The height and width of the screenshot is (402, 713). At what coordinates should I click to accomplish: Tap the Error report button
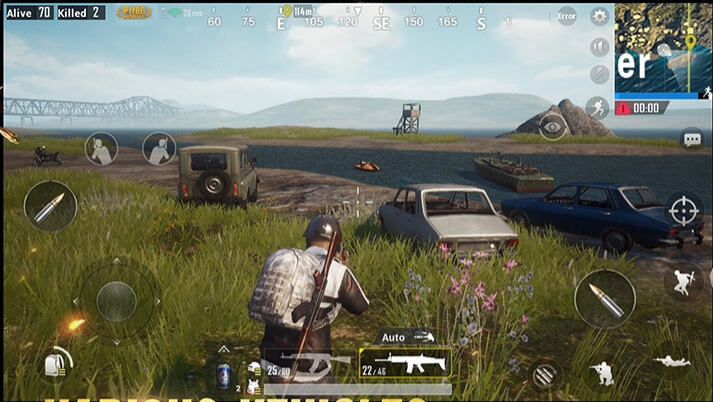(x=567, y=16)
